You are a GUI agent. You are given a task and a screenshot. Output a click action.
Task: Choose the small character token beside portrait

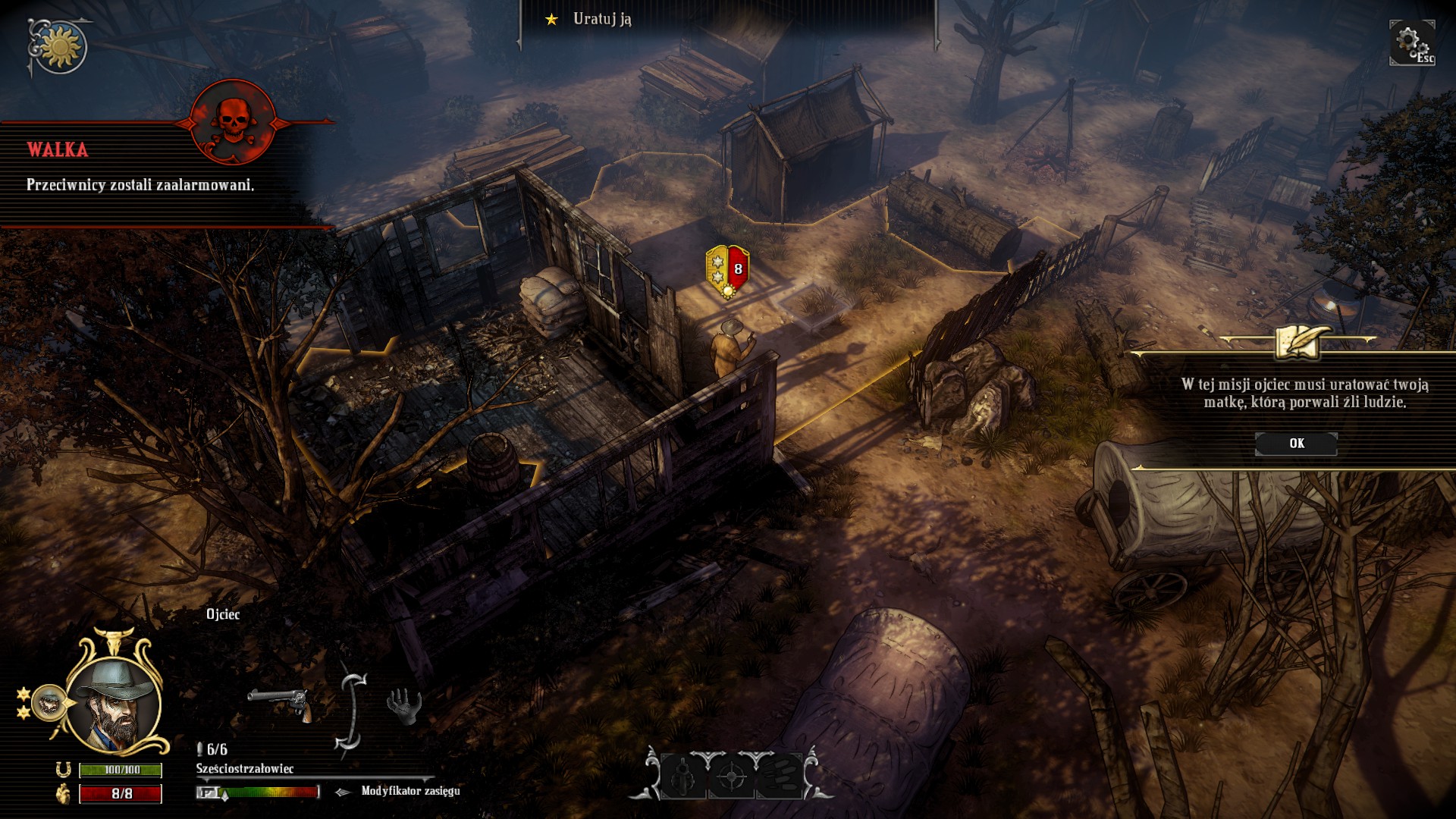(x=49, y=703)
